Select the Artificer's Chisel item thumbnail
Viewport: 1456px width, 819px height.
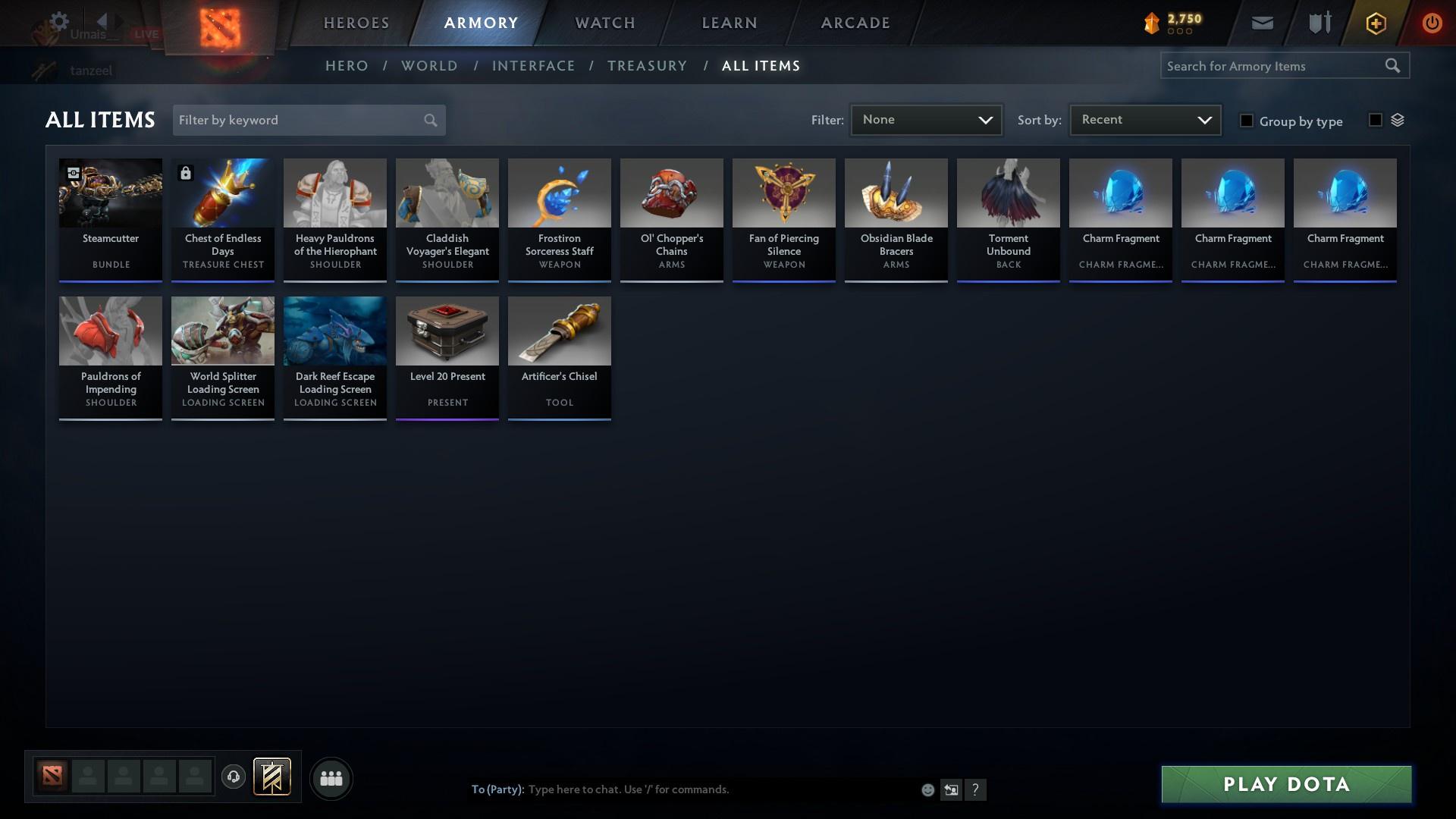[559, 331]
